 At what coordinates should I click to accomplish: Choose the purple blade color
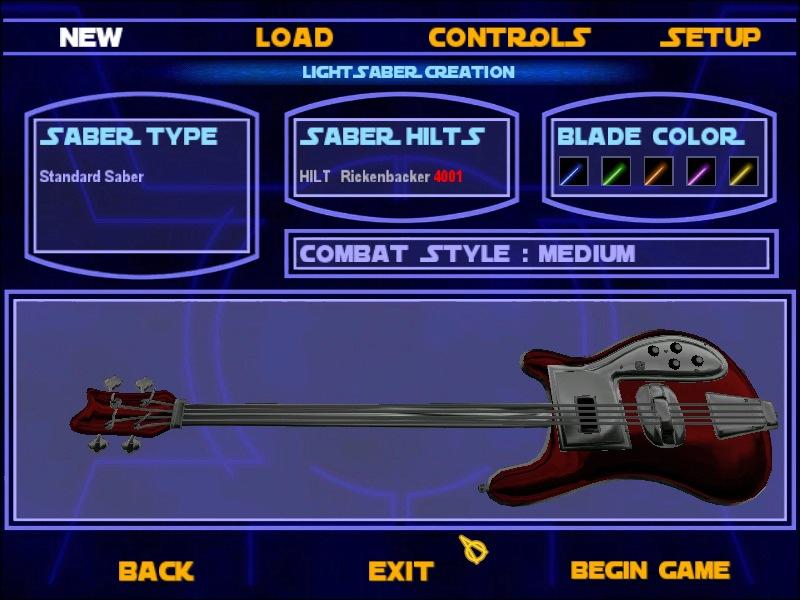701,172
